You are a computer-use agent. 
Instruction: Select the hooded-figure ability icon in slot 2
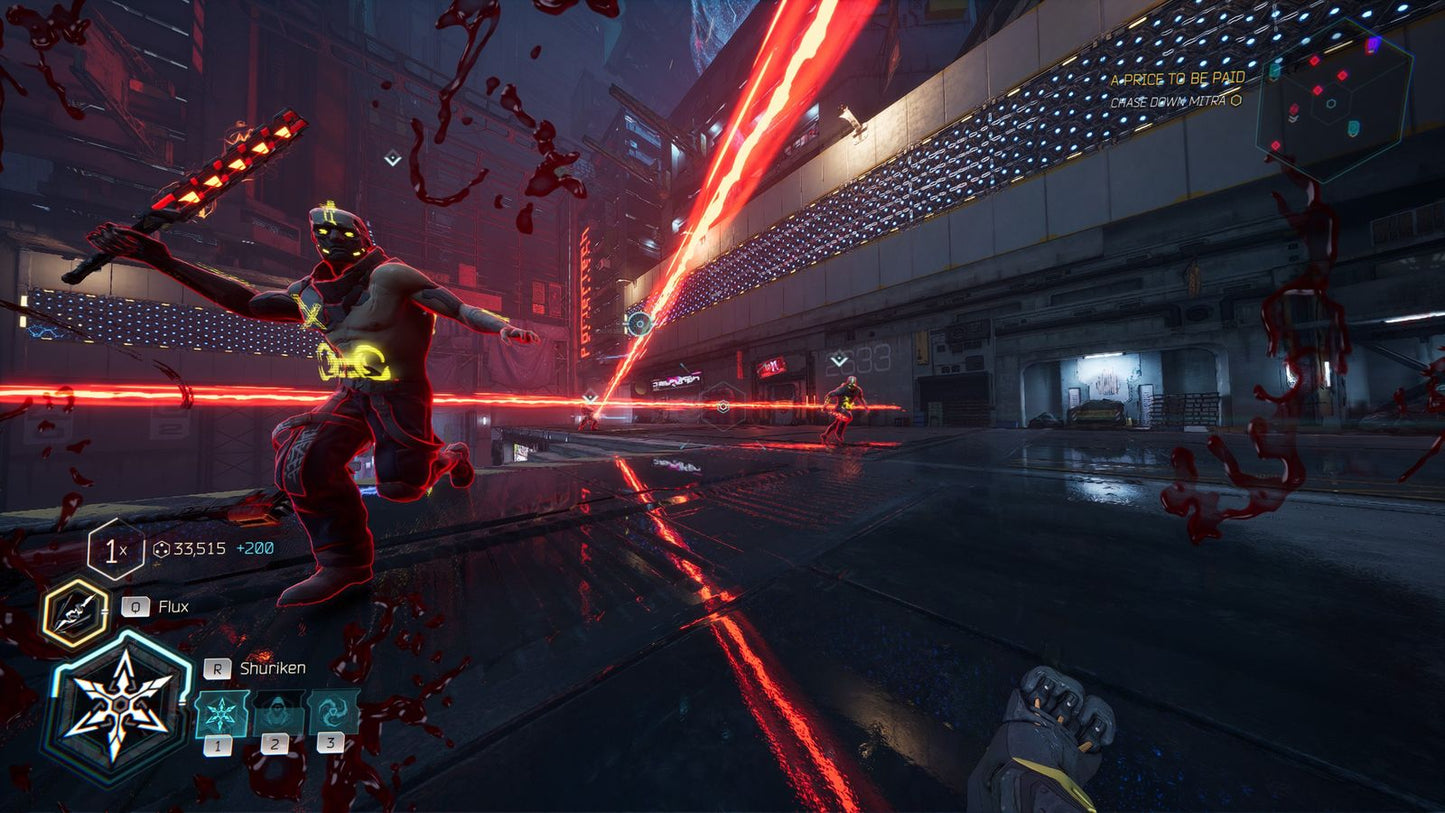[276, 713]
